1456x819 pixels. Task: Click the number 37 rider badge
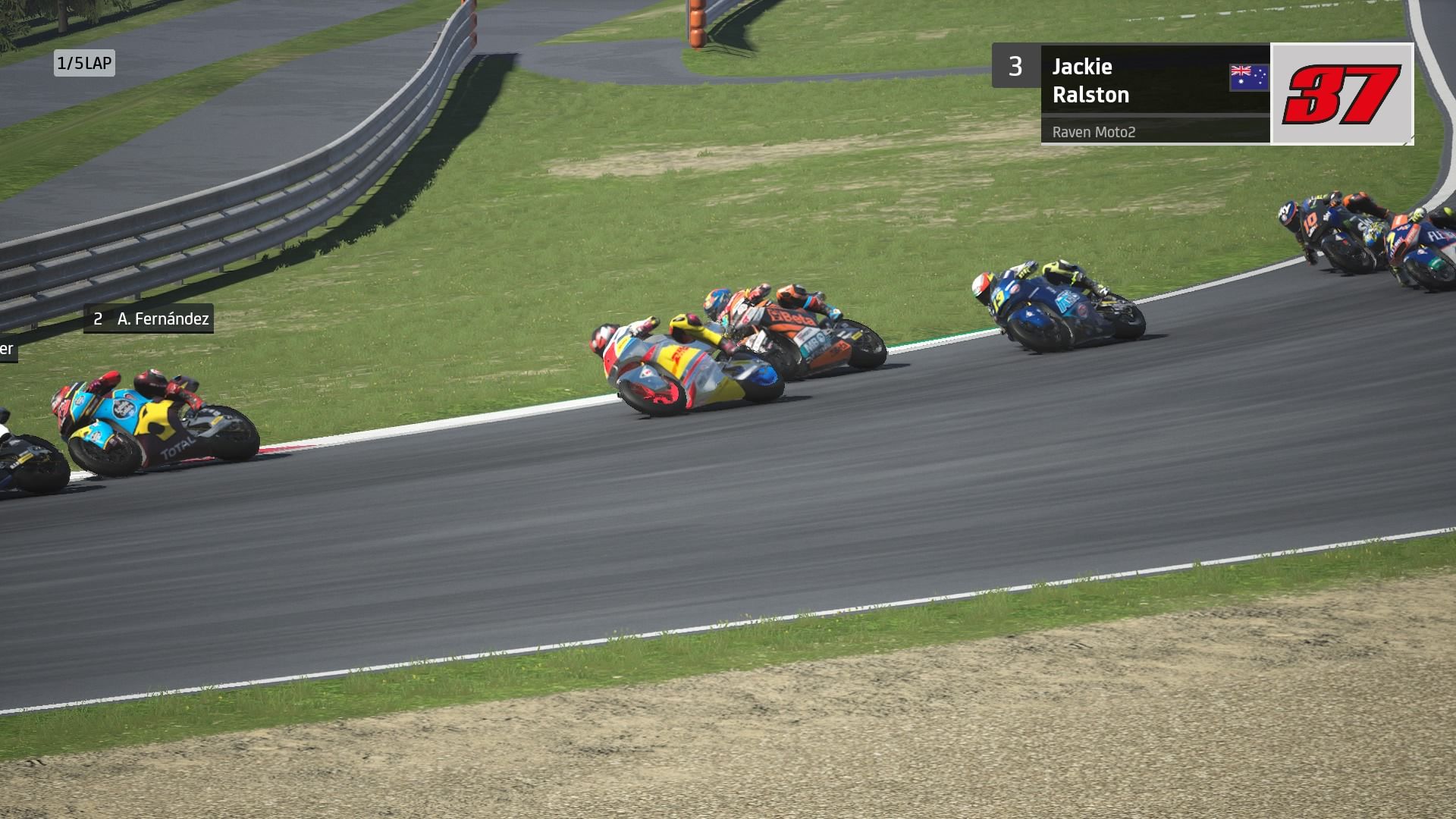coord(1341,94)
